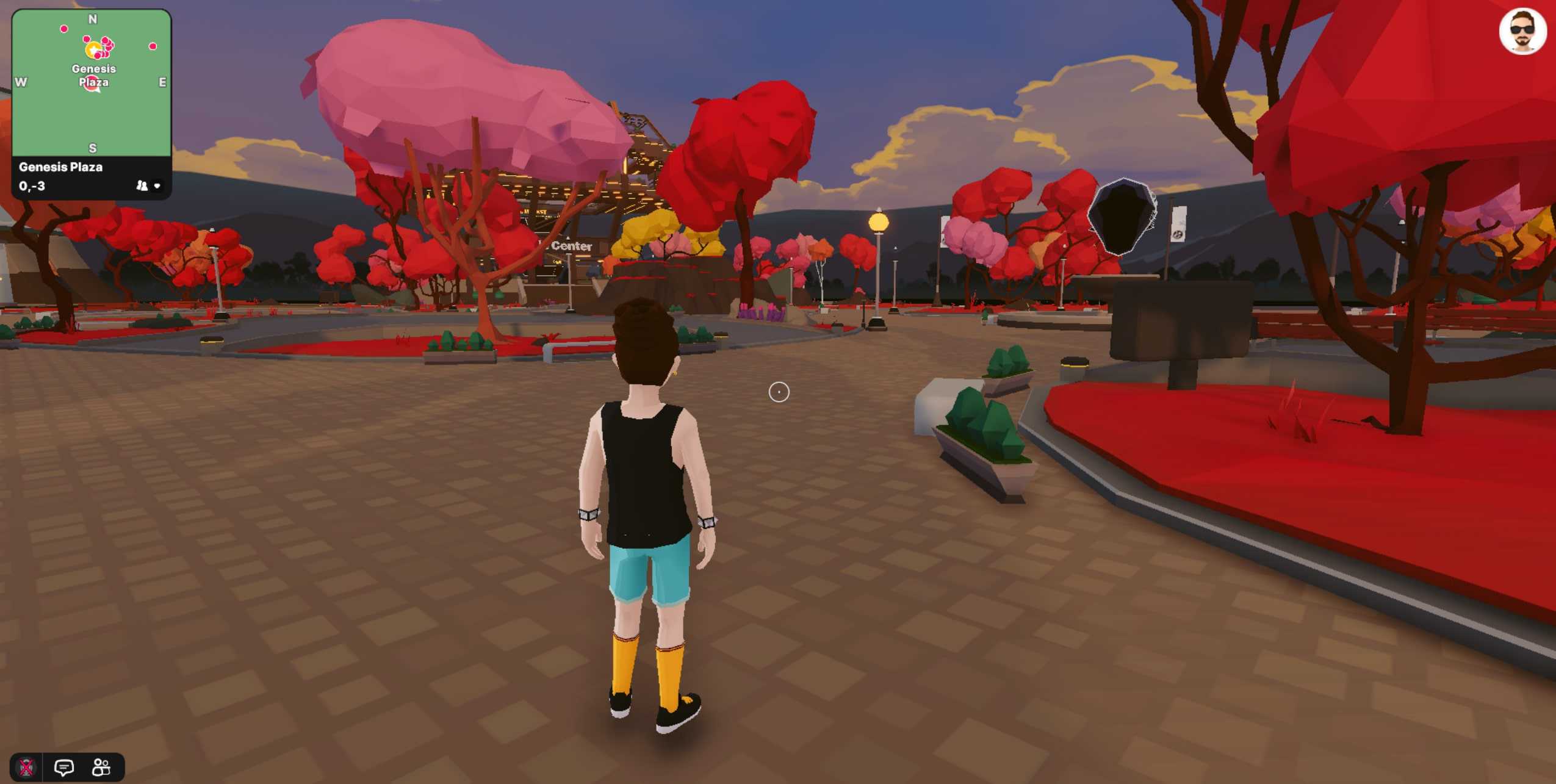The image size is (1556, 784).
Task: Favorite Genesis Plaza using the heart icon
Action: (157, 185)
